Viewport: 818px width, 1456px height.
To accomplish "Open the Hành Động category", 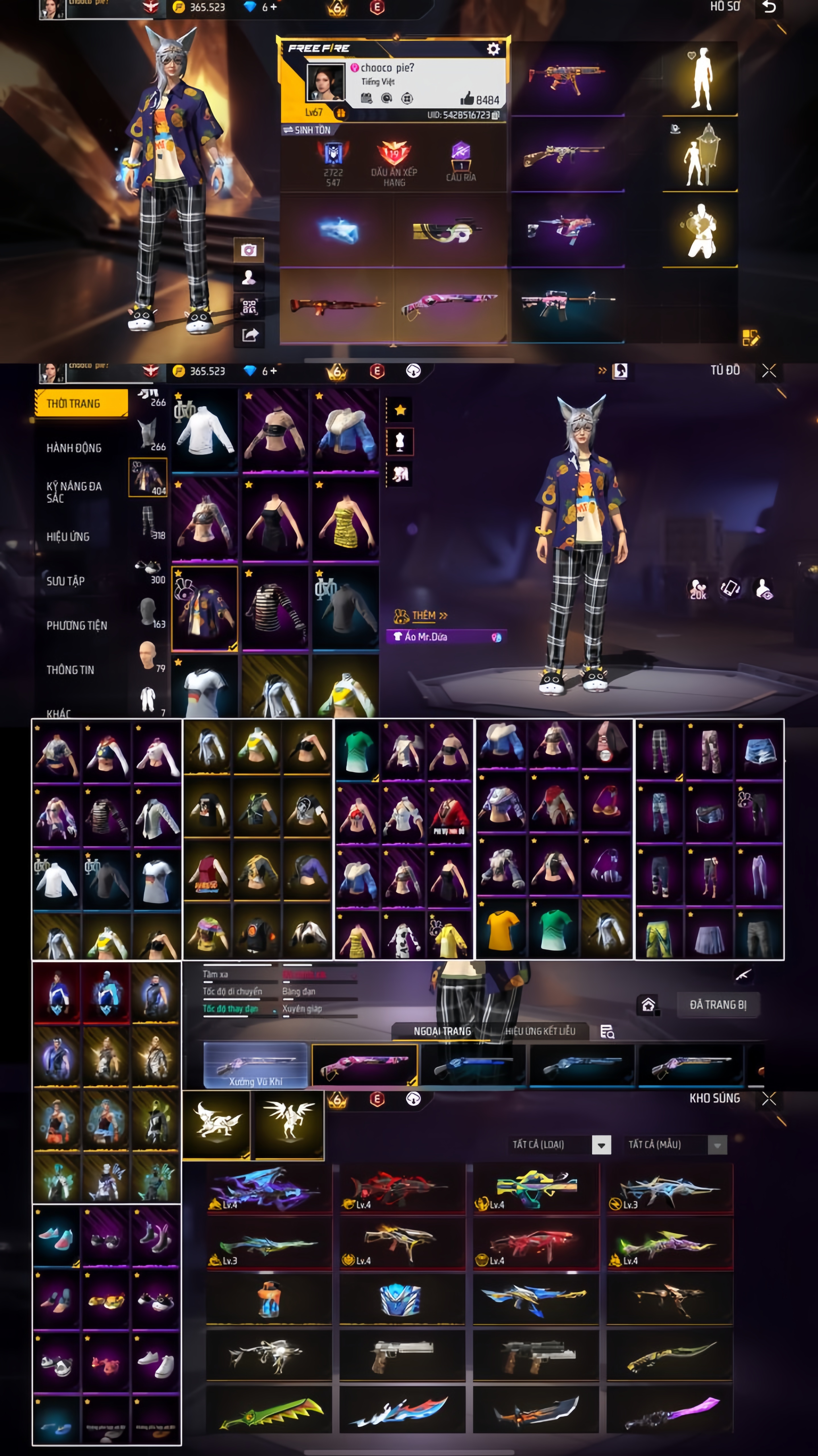I will point(74,448).
